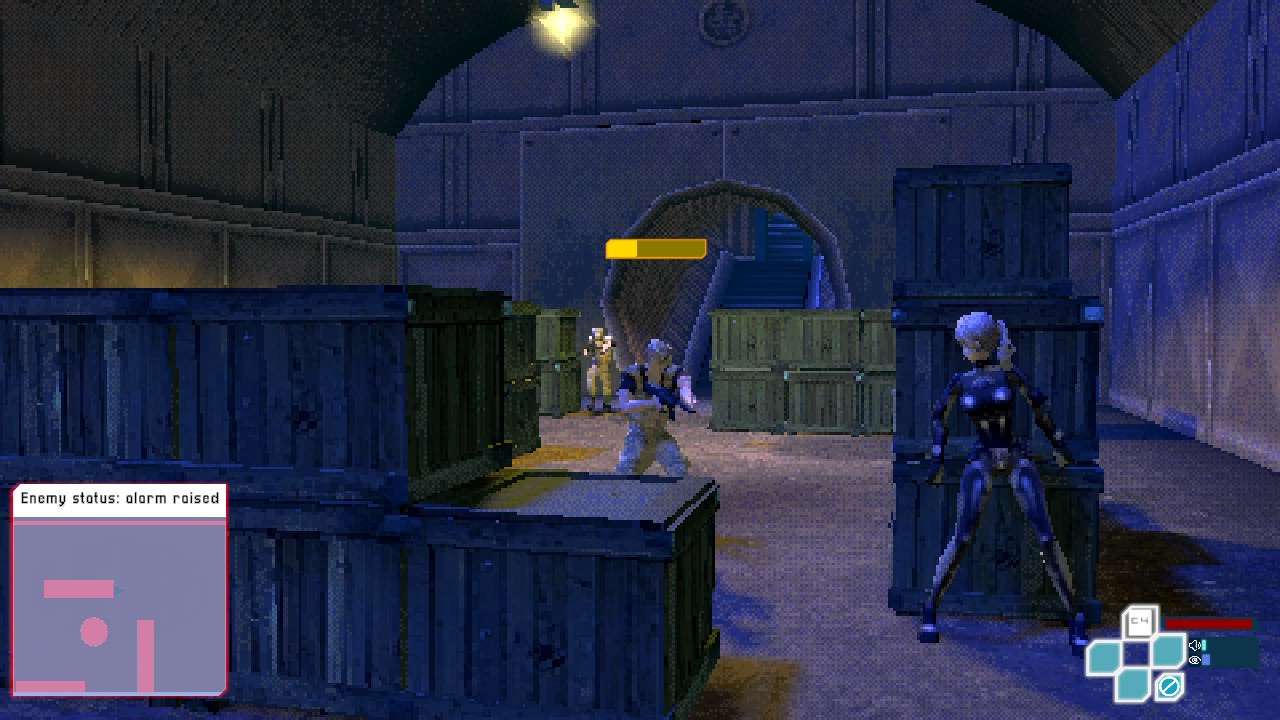Toggle the visibility meter beside the eye icon
This screenshot has height=720, width=1280.
click(x=1206, y=660)
